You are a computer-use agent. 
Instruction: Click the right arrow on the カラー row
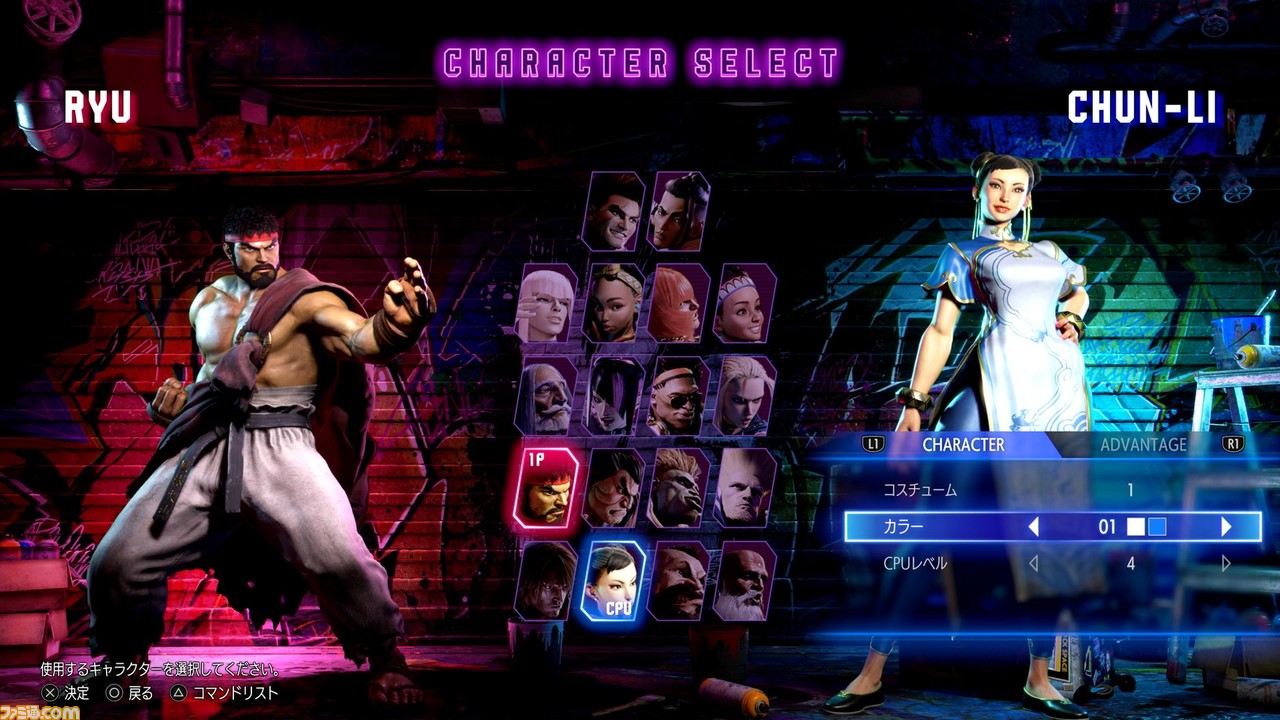coord(1226,527)
